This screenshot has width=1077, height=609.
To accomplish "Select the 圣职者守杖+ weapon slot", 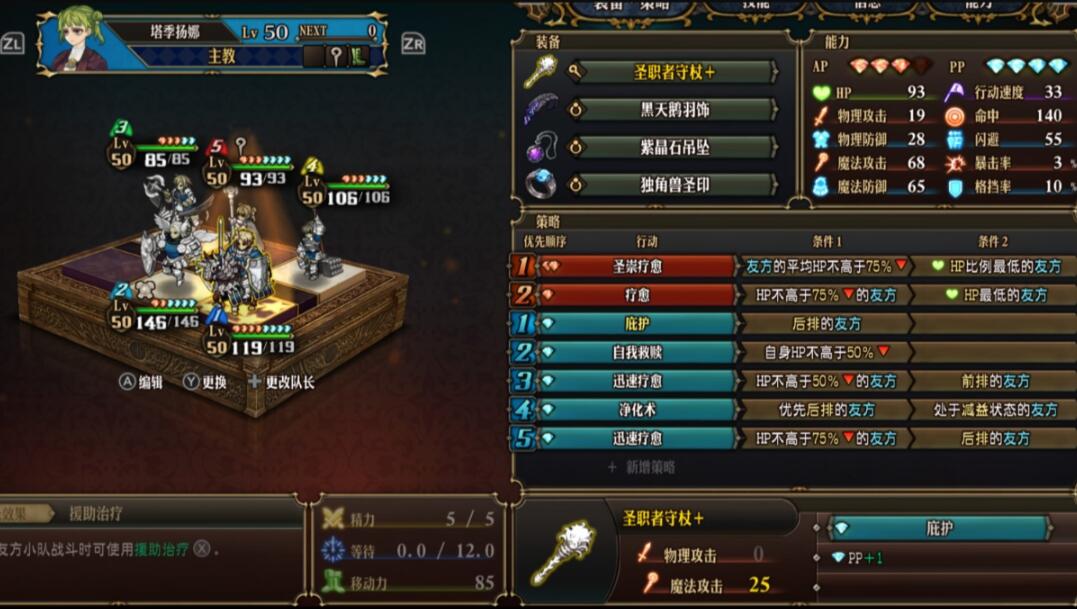I will [675, 72].
